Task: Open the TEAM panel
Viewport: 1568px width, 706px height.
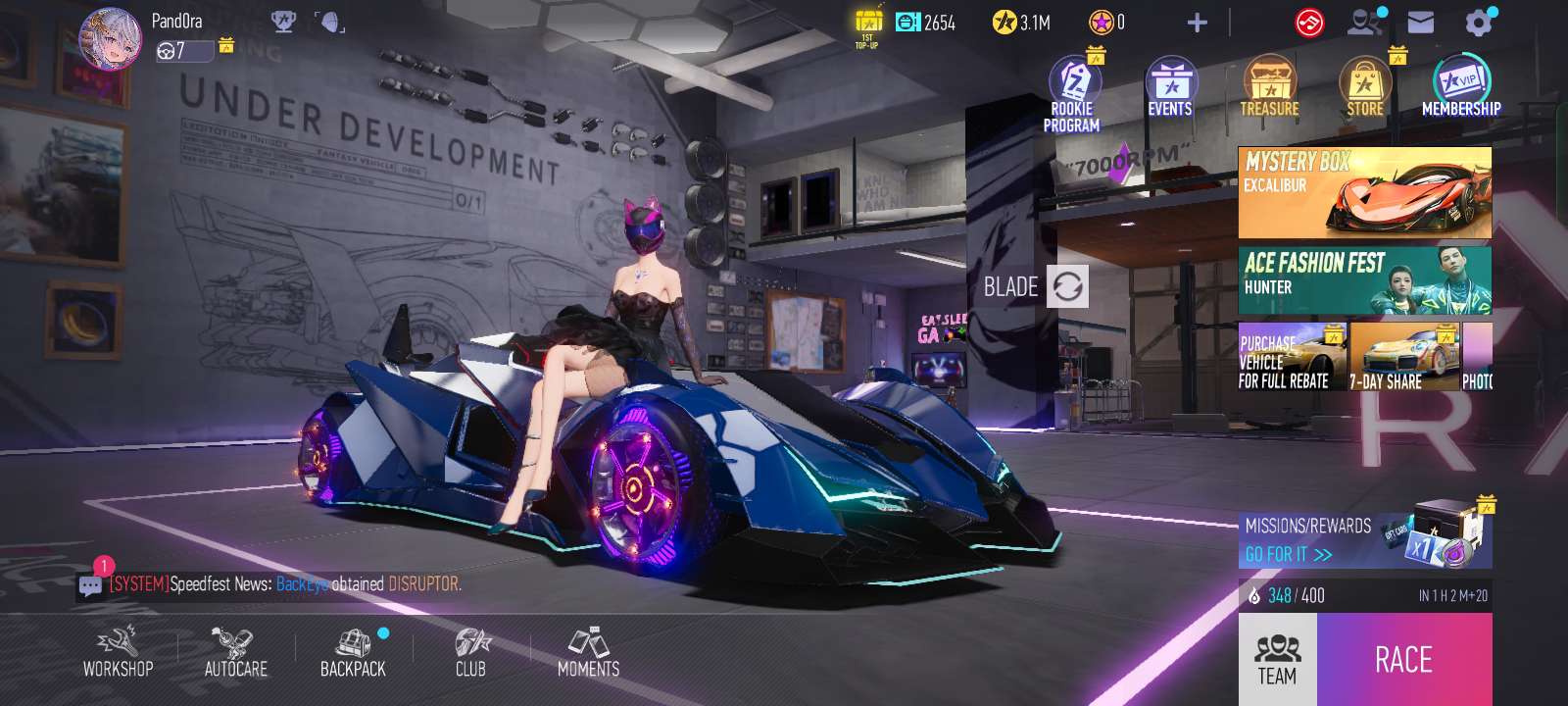Action: coord(1277,659)
